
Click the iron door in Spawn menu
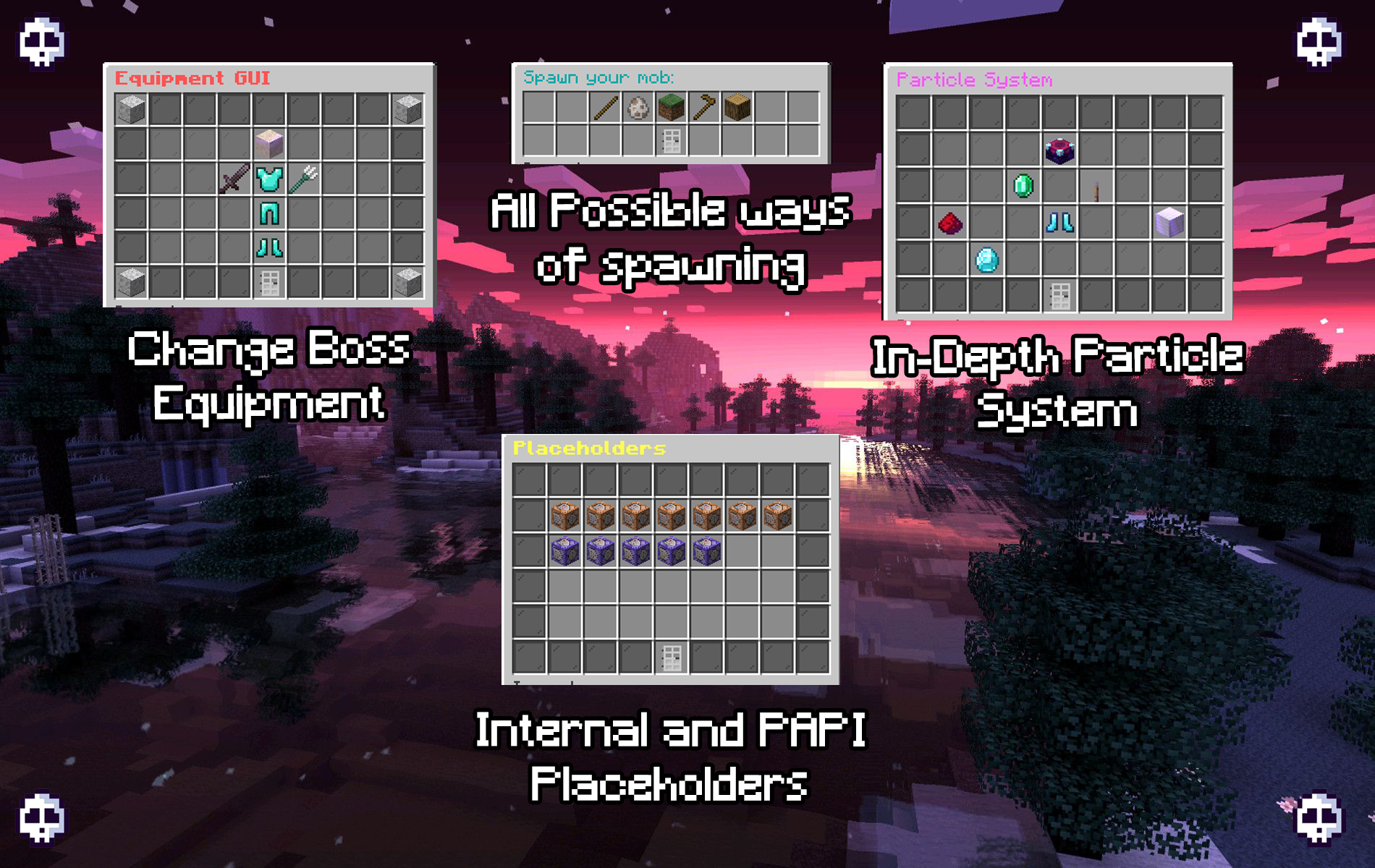[x=672, y=141]
